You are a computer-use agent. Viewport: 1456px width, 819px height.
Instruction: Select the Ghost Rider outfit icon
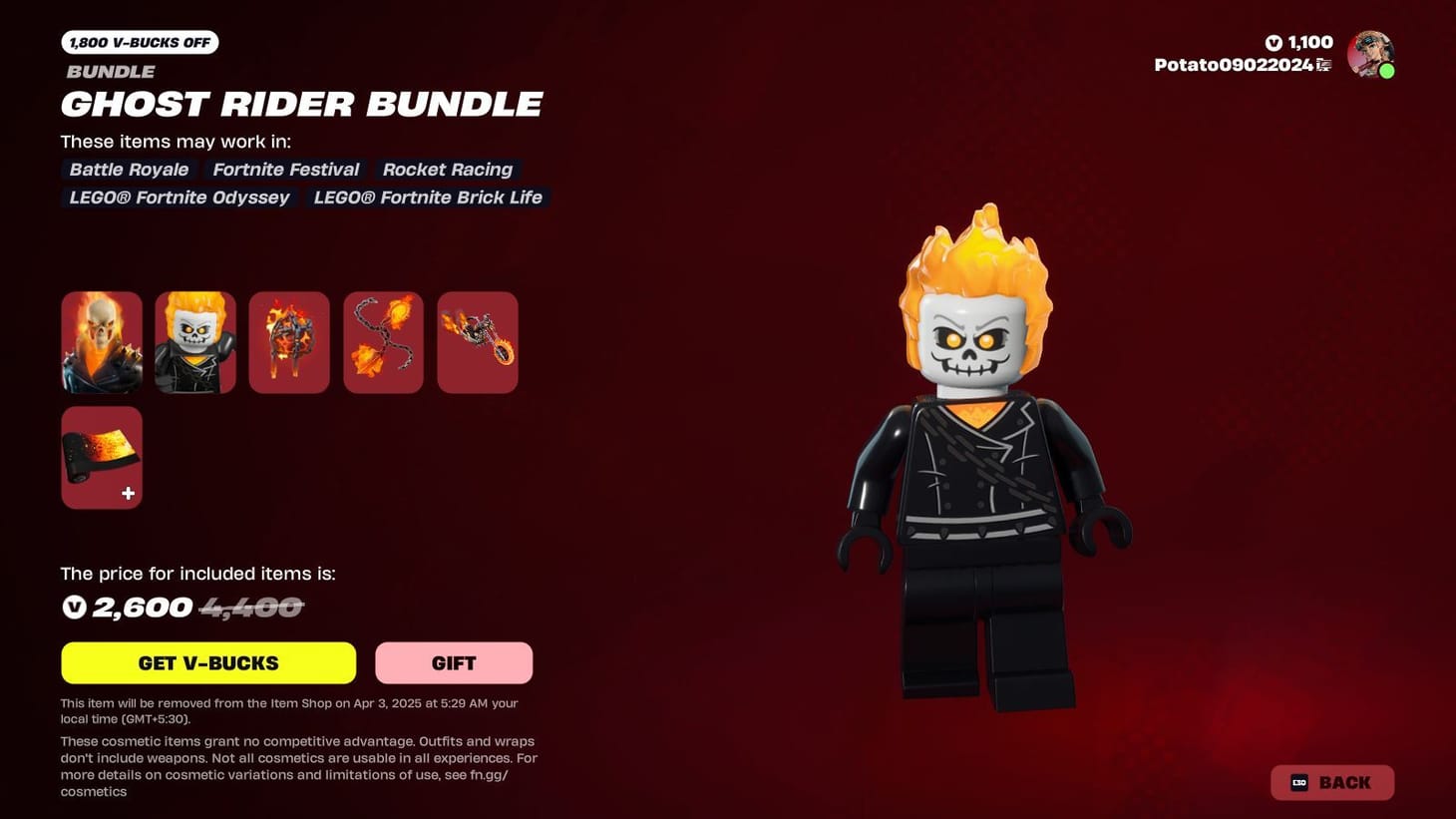point(101,341)
